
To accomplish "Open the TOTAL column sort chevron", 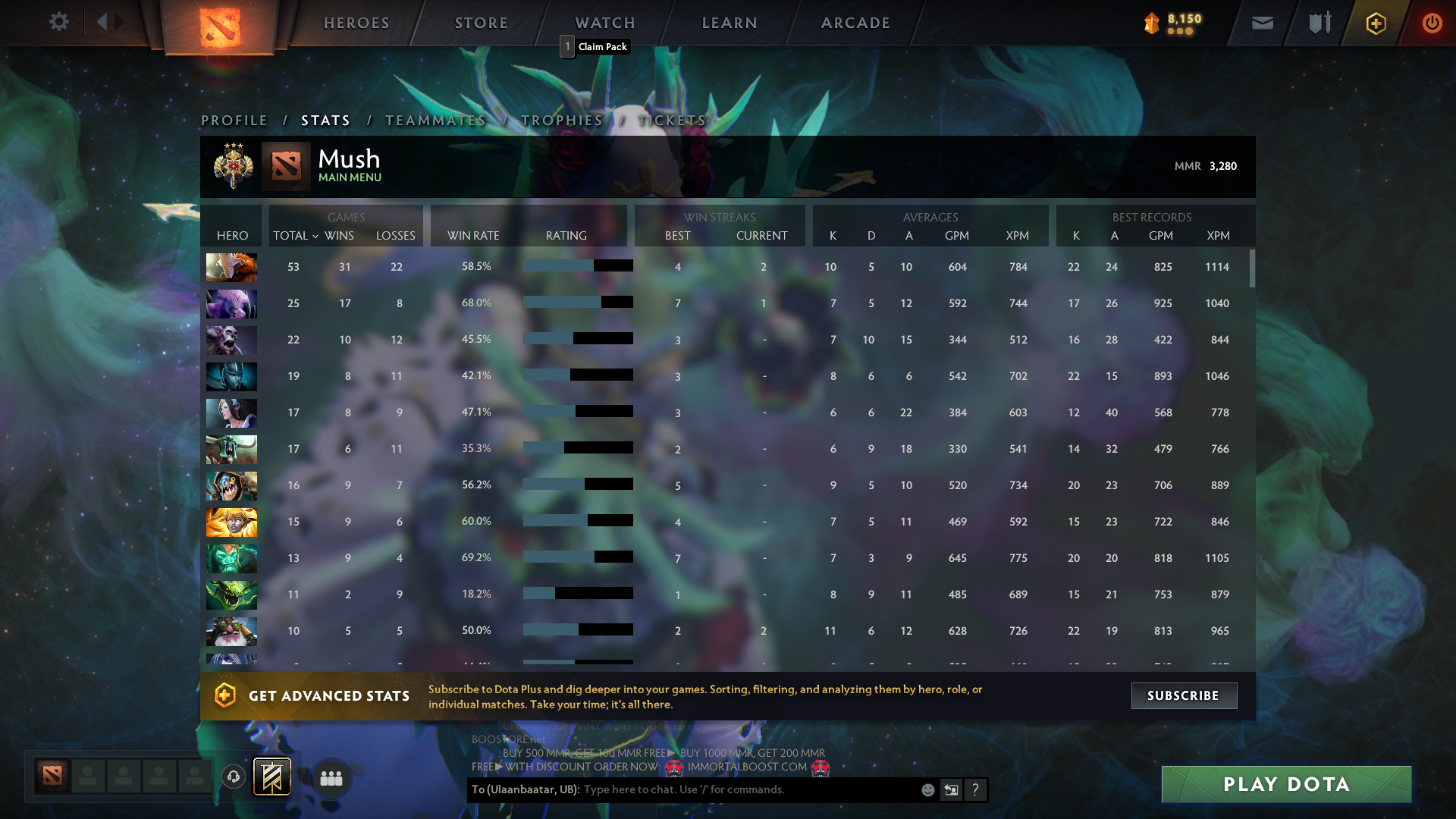I will pos(317,236).
